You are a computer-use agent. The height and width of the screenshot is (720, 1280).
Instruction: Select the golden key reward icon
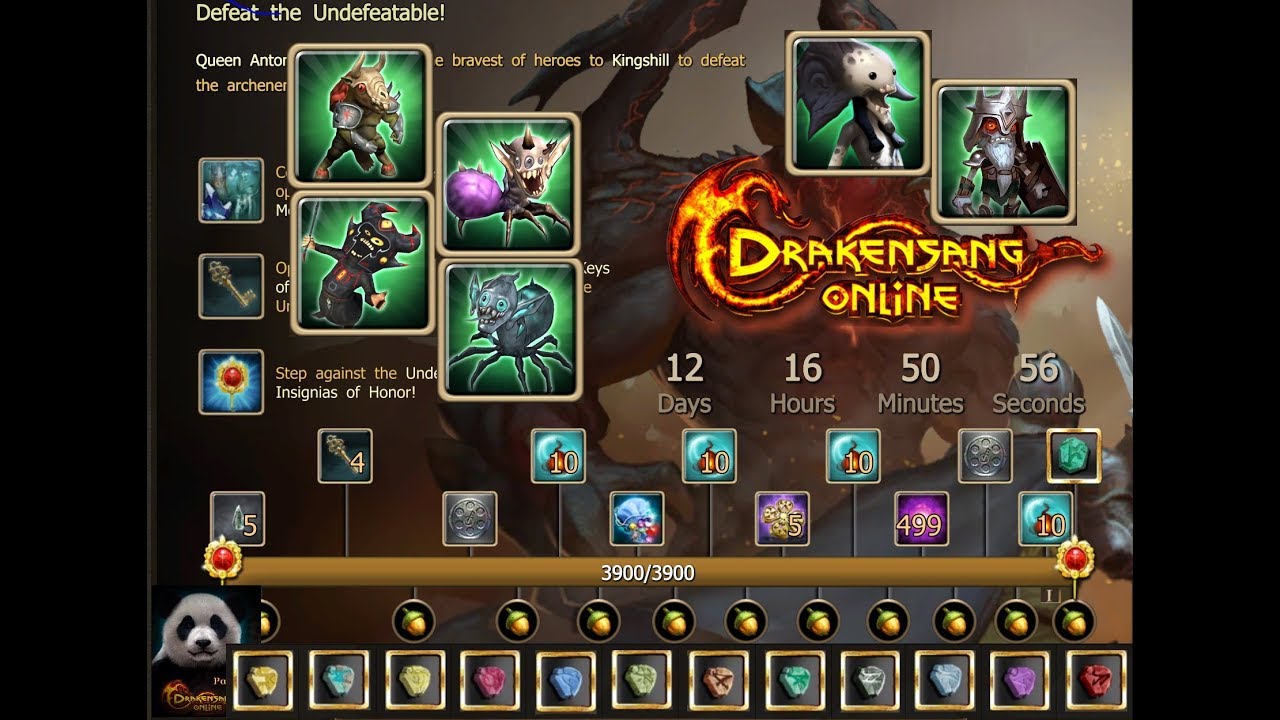click(x=345, y=455)
